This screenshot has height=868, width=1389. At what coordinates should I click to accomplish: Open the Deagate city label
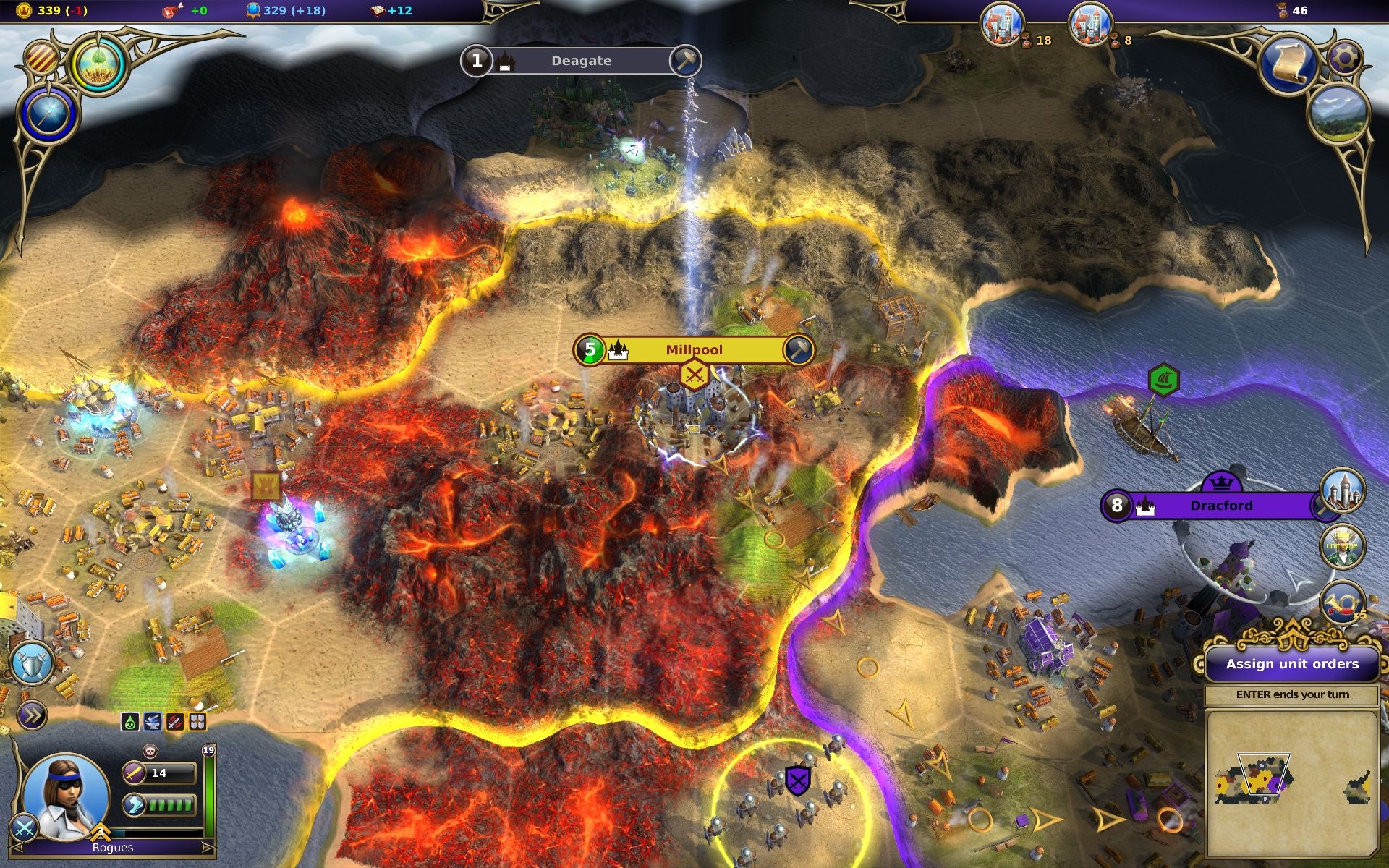(581, 61)
